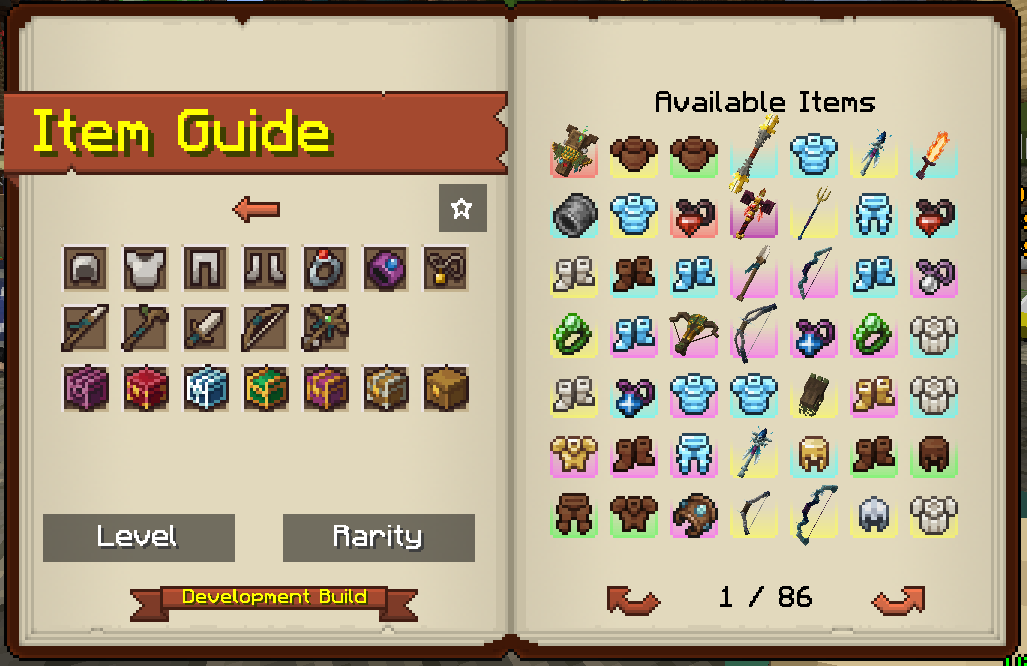Image resolution: width=1027 pixels, height=666 pixels.
Task: Filter by helmet type
Action: coord(85,268)
